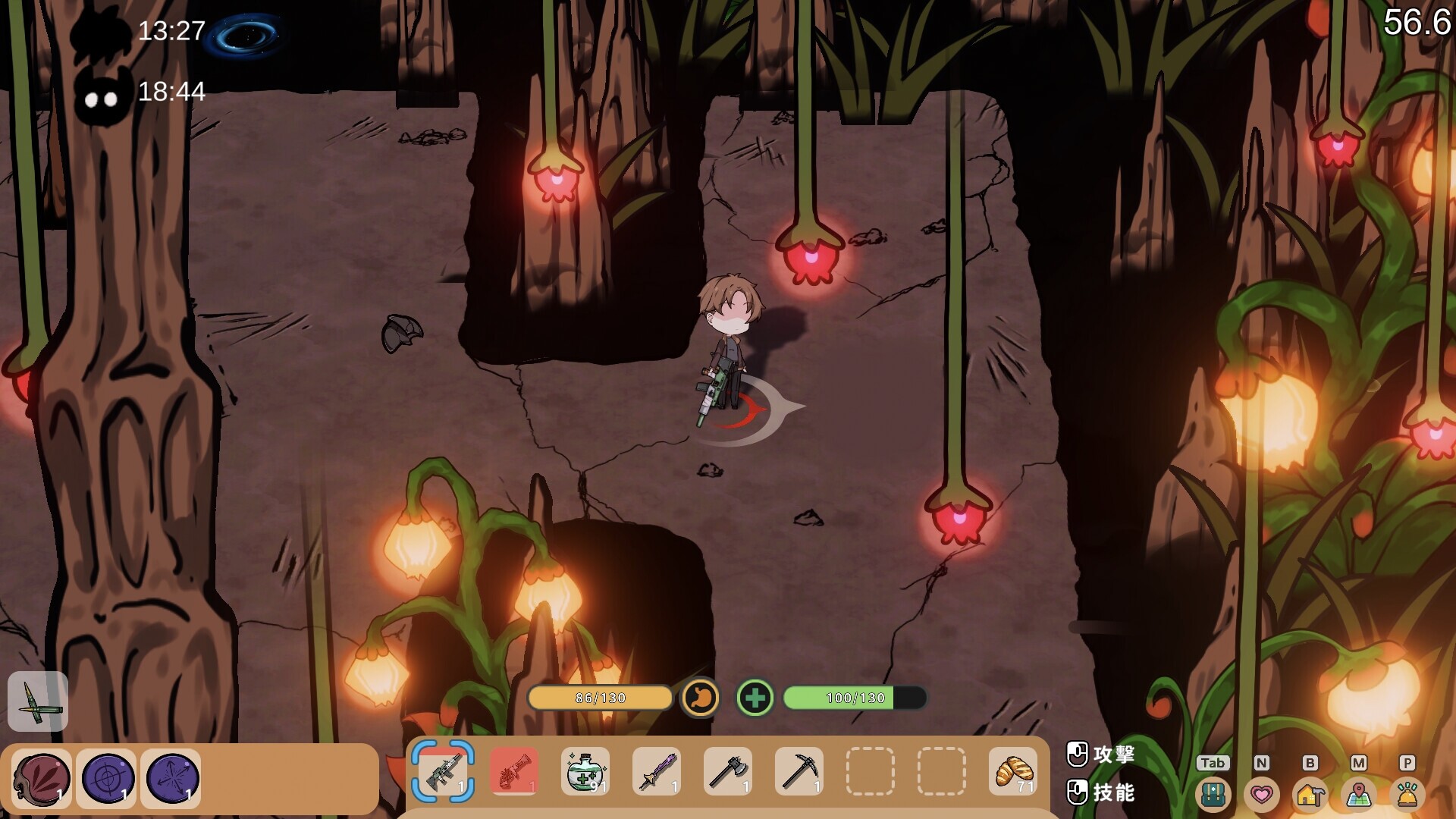
Task: Select the axe hotbar slot
Action: point(728,771)
